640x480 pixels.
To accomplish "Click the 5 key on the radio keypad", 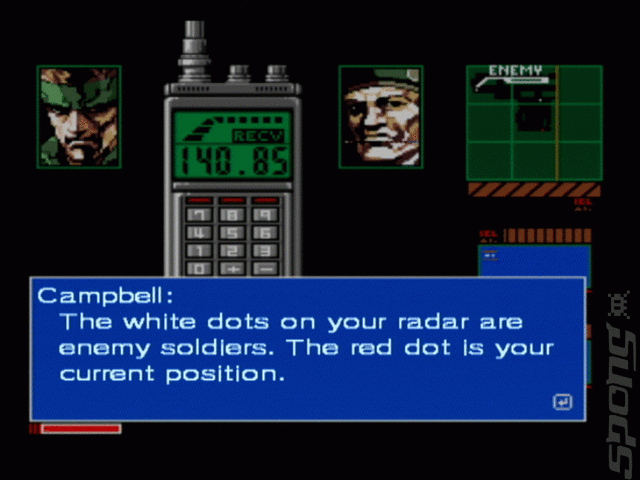I will 232,234.
